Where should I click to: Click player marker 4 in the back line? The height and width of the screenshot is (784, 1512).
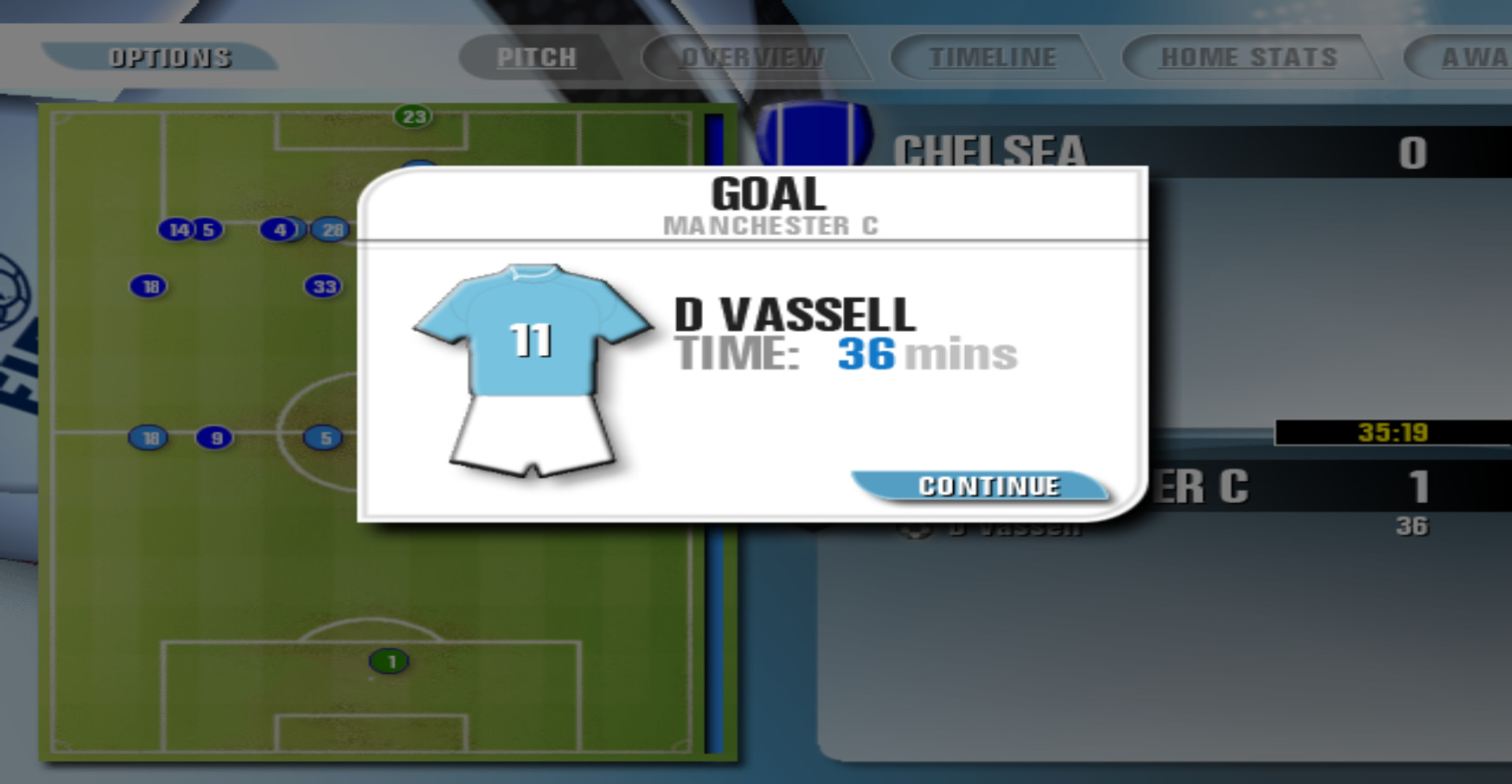[279, 230]
